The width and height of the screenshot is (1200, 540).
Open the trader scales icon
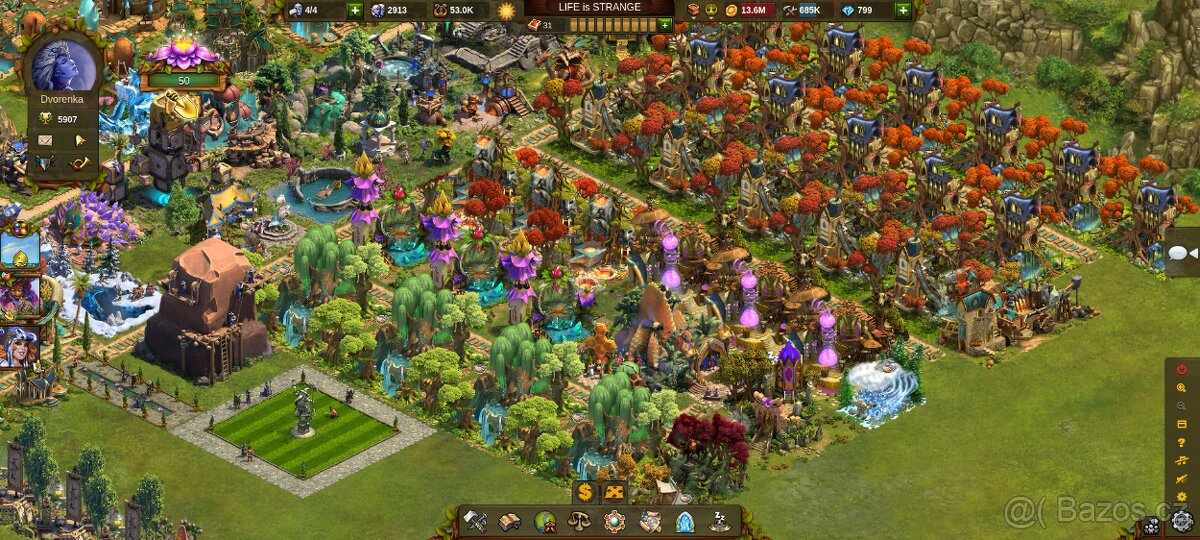pyautogui.click(x=579, y=521)
